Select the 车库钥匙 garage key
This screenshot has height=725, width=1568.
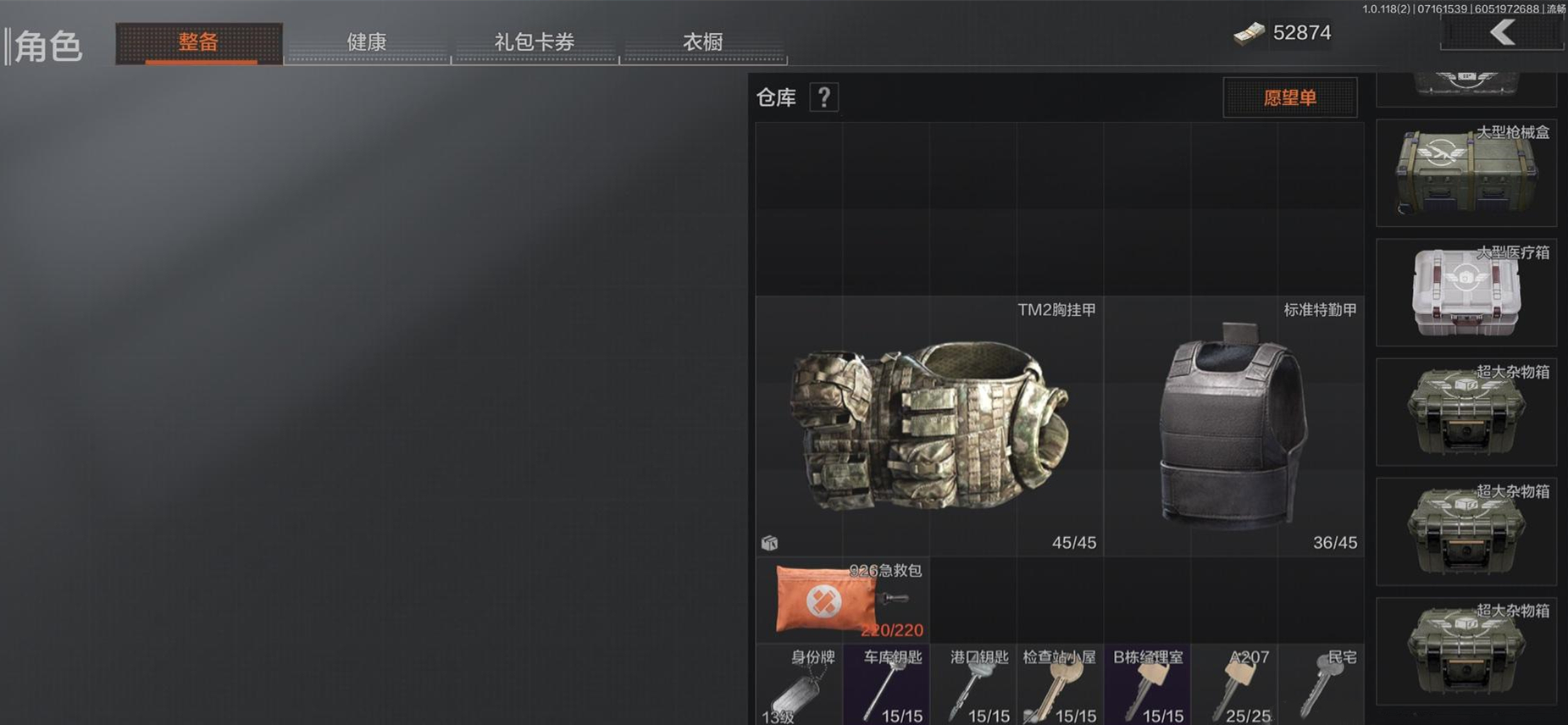click(x=886, y=684)
